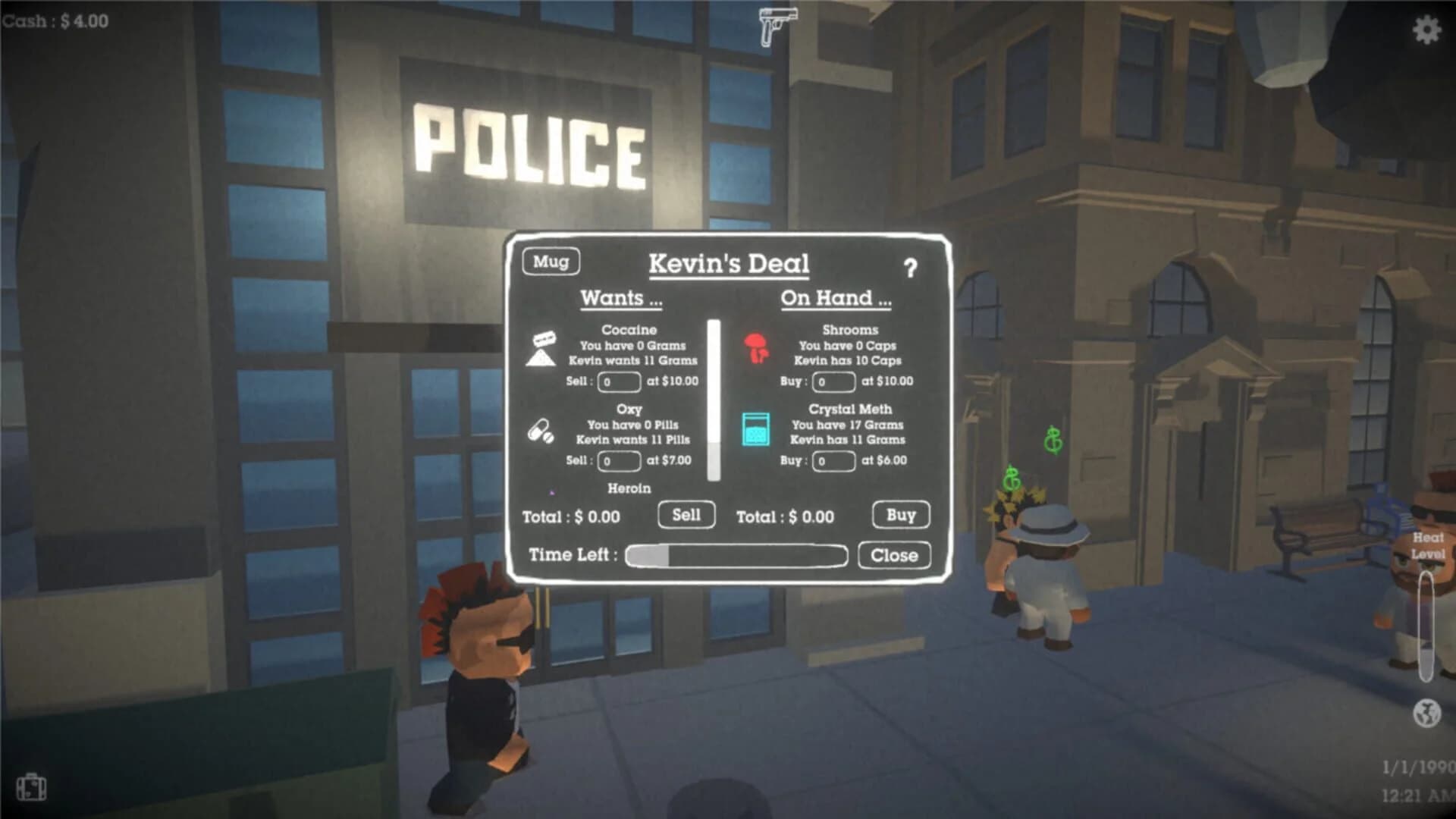This screenshot has height=819, width=1456.
Task: Enter a quantity in the Cocaine Sell field
Action: point(619,382)
